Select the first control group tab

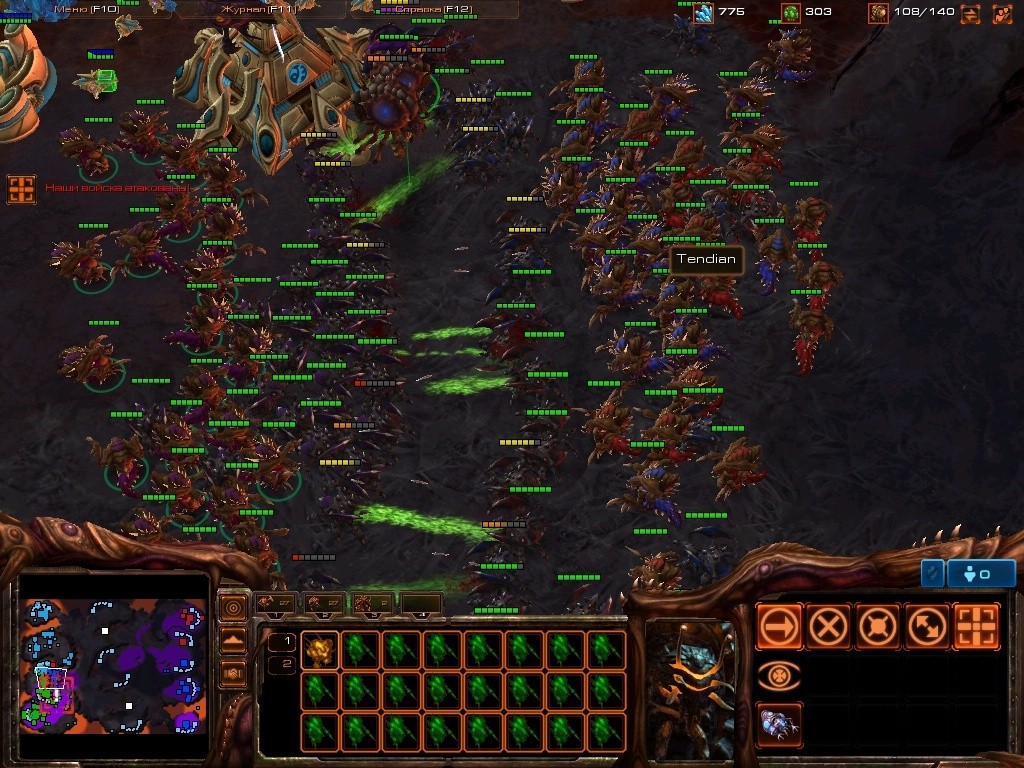tap(275, 603)
